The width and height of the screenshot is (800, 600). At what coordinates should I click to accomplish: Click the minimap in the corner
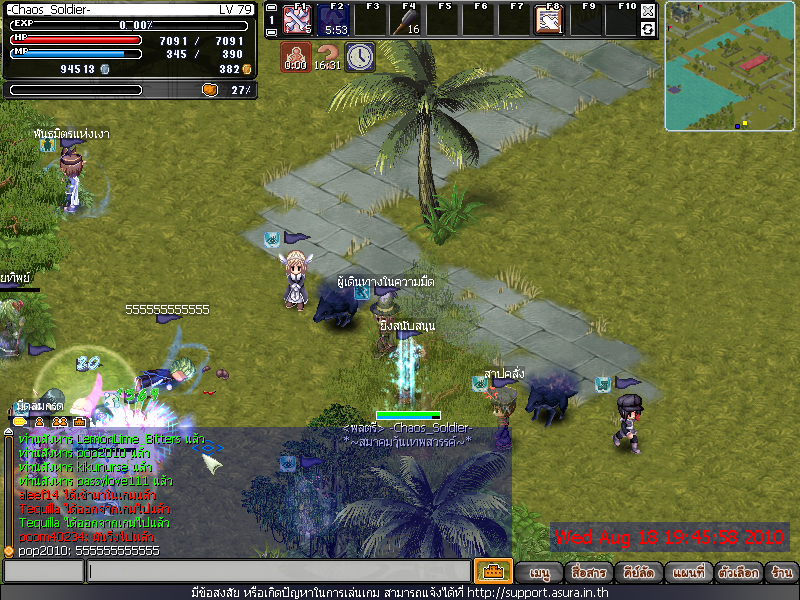pos(729,65)
